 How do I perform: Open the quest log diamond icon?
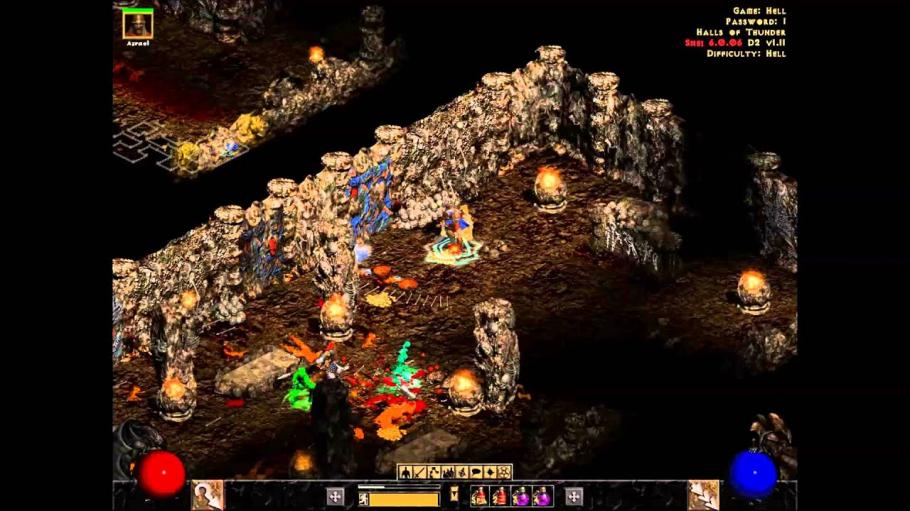(490, 472)
